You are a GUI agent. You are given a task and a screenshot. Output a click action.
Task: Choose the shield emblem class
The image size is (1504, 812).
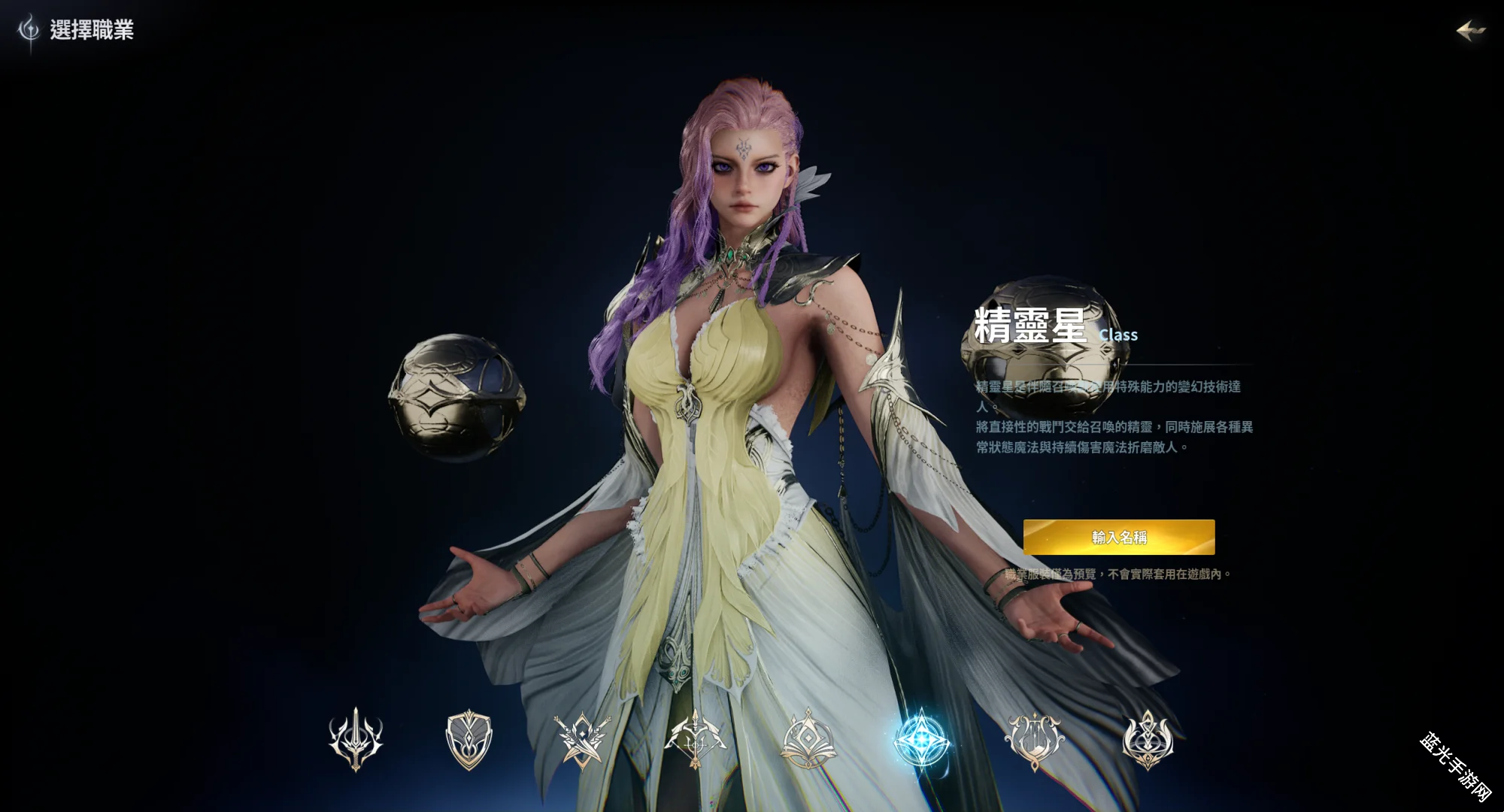[x=468, y=739]
